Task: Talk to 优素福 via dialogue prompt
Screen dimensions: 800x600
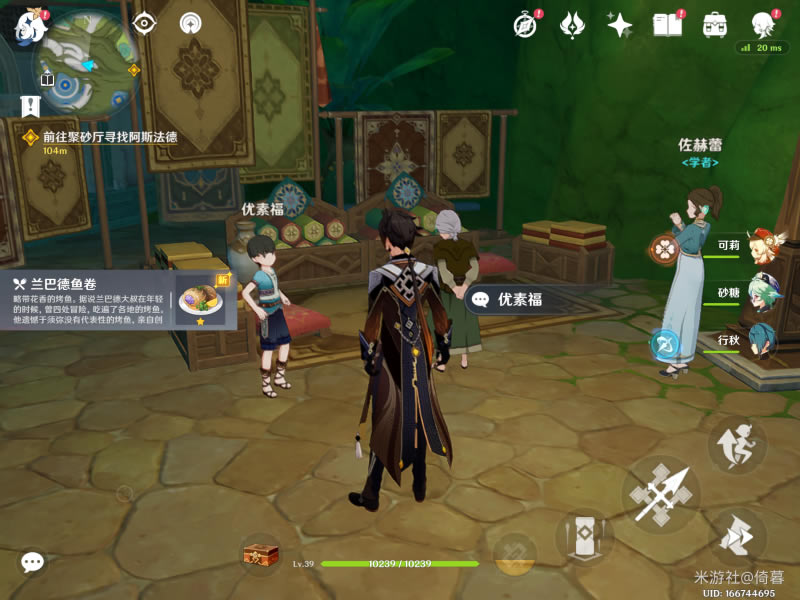Action: [x=518, y=299]
